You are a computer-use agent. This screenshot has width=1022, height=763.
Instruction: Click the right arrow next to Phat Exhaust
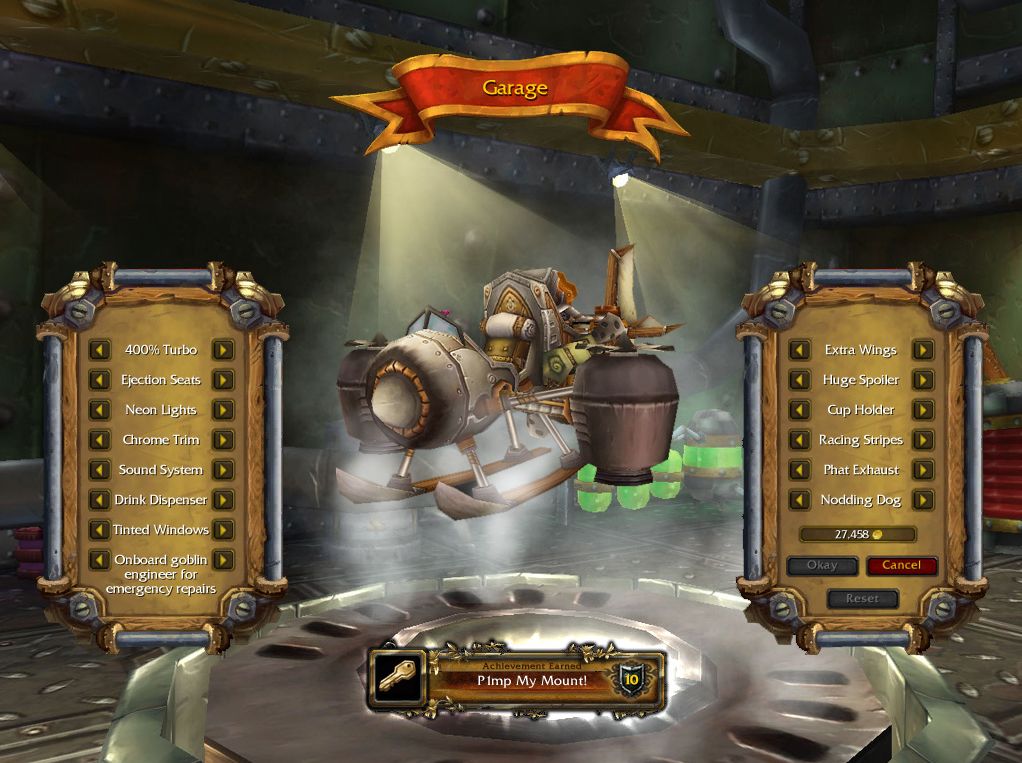point(923,470)
